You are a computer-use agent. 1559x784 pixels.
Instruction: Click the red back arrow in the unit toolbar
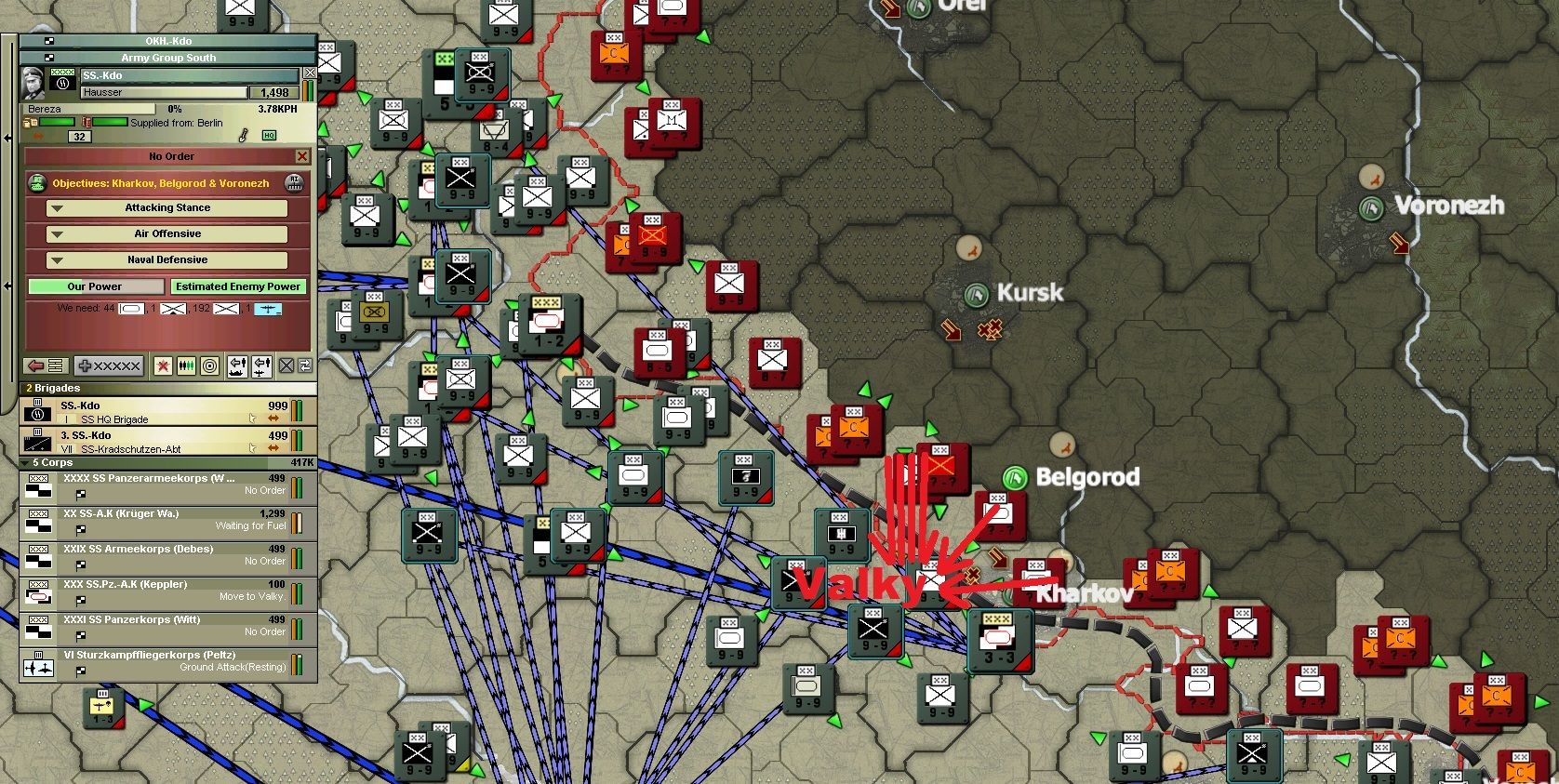click(x=35, y=365)
